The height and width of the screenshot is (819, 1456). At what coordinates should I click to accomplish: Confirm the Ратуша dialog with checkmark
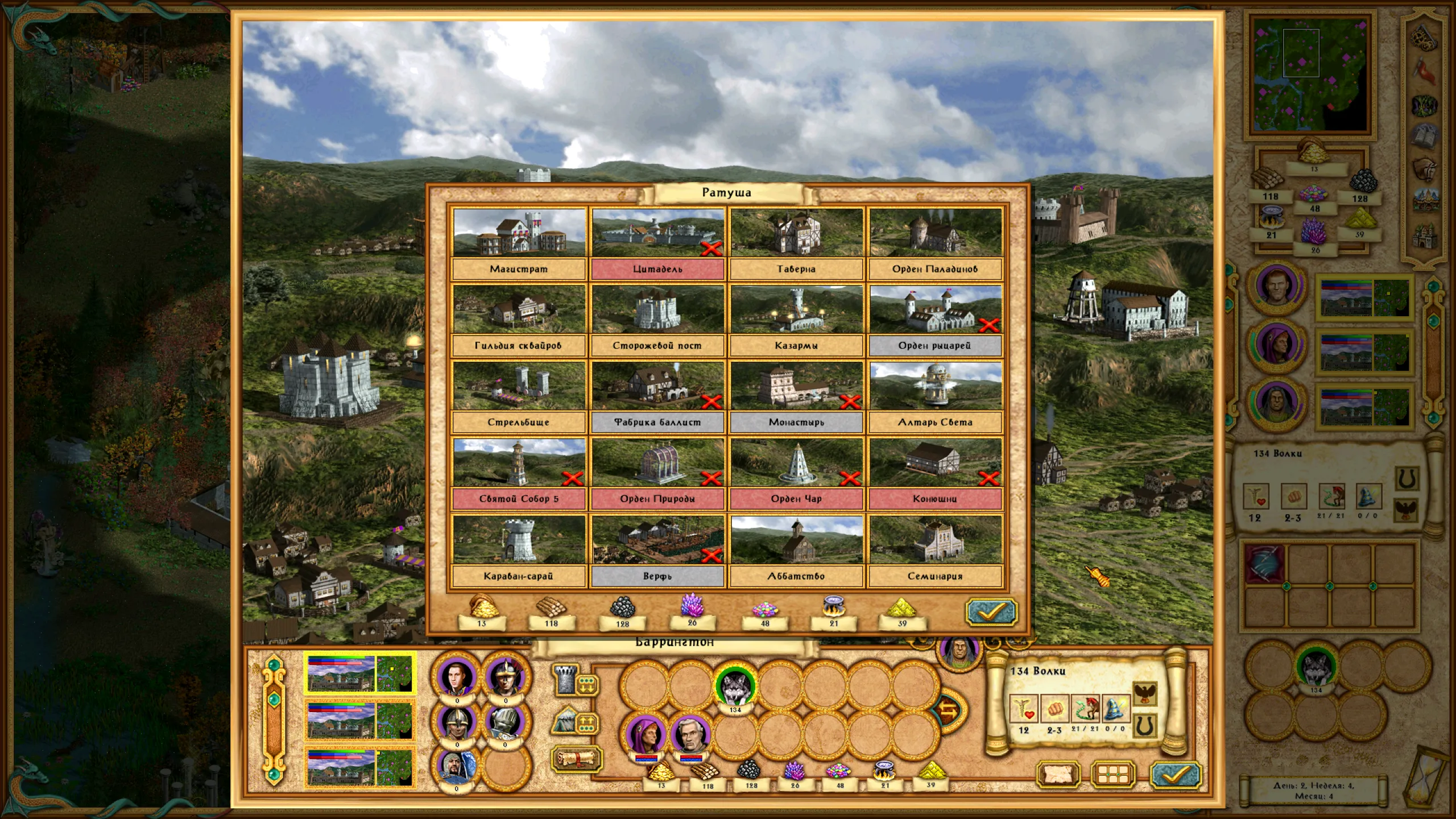pos(991,612)
